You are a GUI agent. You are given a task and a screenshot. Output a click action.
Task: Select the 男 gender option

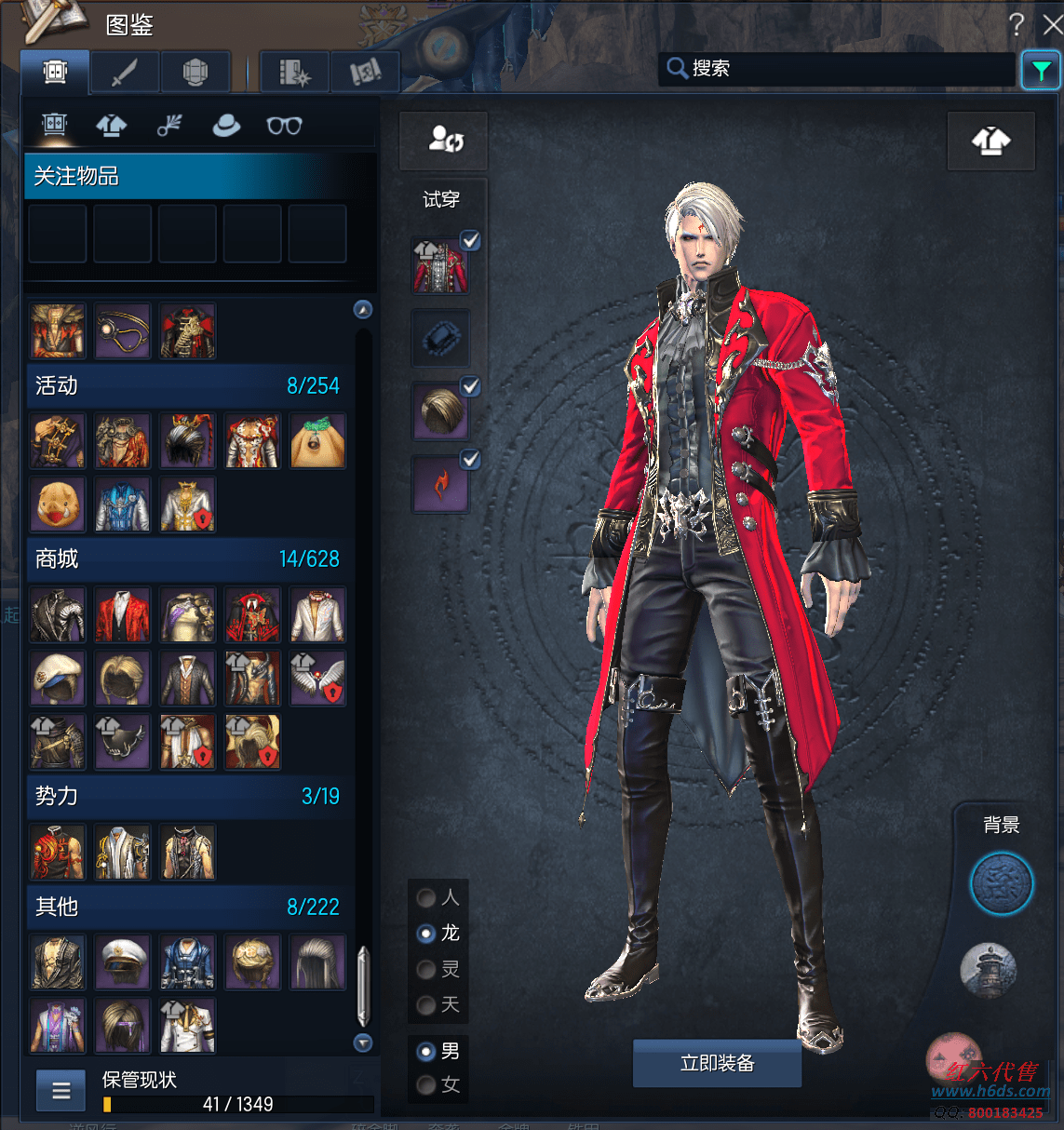427,1052
